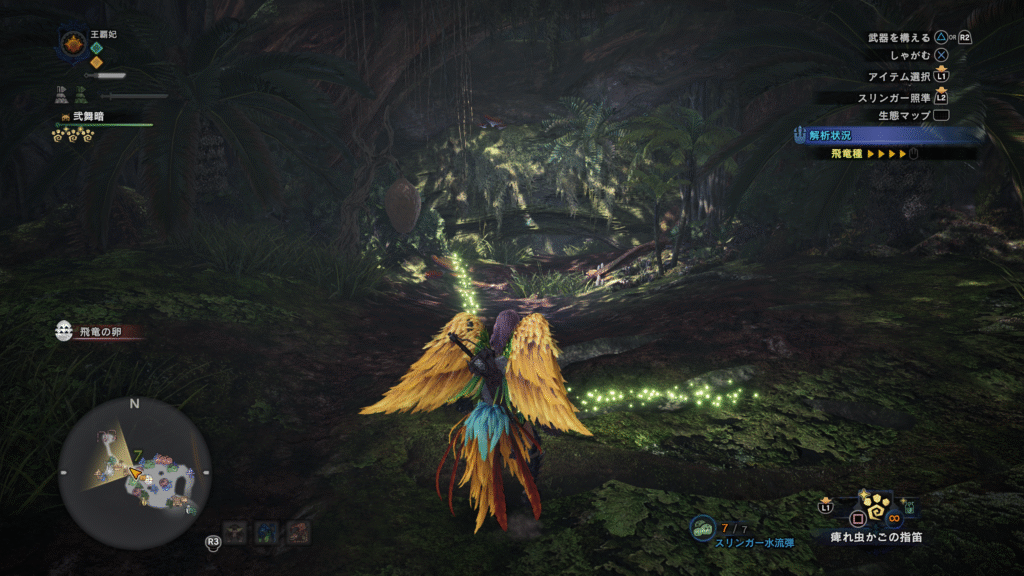Click the orange player arrow on the minimap
The image size is (1024, 576).
click(x=133, y=472)
